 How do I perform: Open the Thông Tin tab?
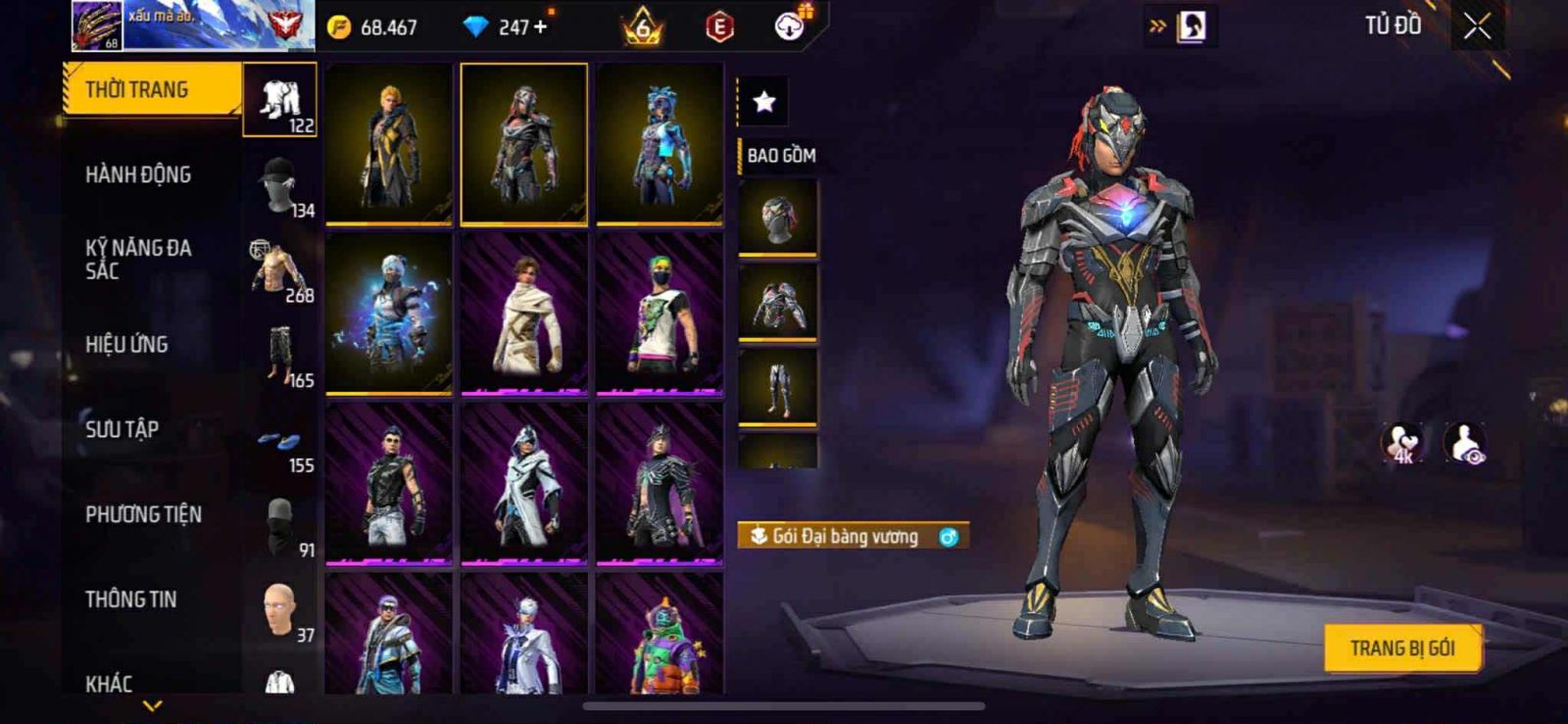131,600
